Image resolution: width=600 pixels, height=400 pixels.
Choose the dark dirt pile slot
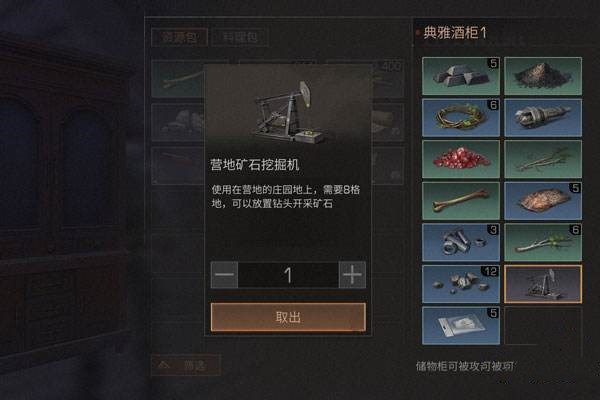pos(542,75)
